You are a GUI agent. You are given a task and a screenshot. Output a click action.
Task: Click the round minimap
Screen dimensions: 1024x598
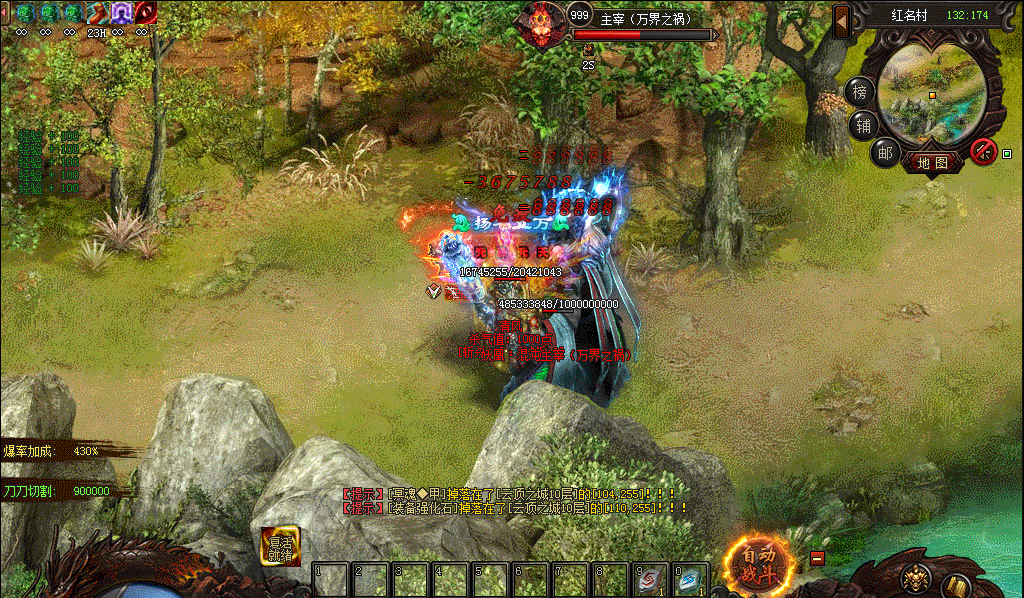click(932, 94)
